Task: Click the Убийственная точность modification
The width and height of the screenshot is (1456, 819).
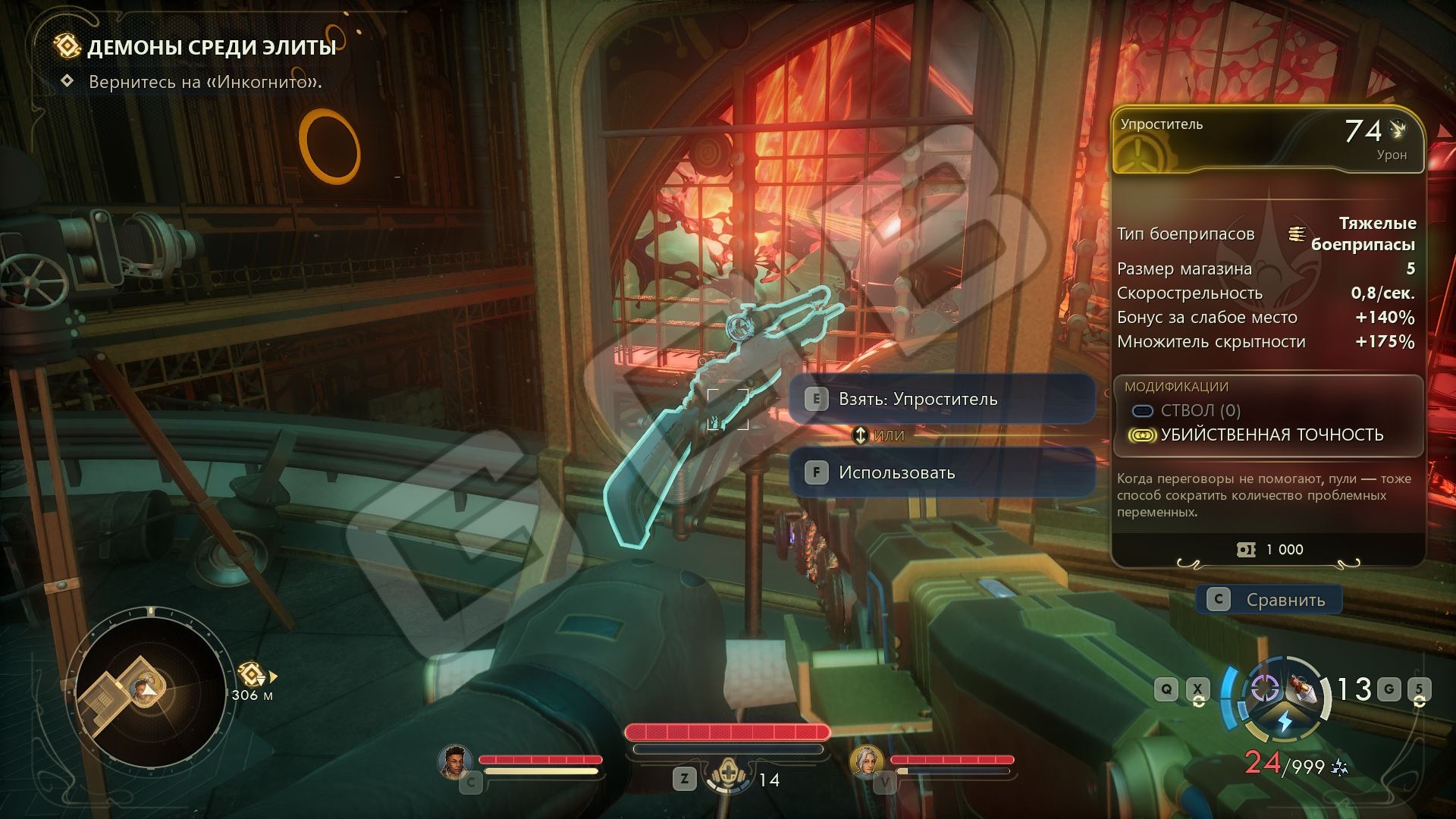Action: [1271, 435]
